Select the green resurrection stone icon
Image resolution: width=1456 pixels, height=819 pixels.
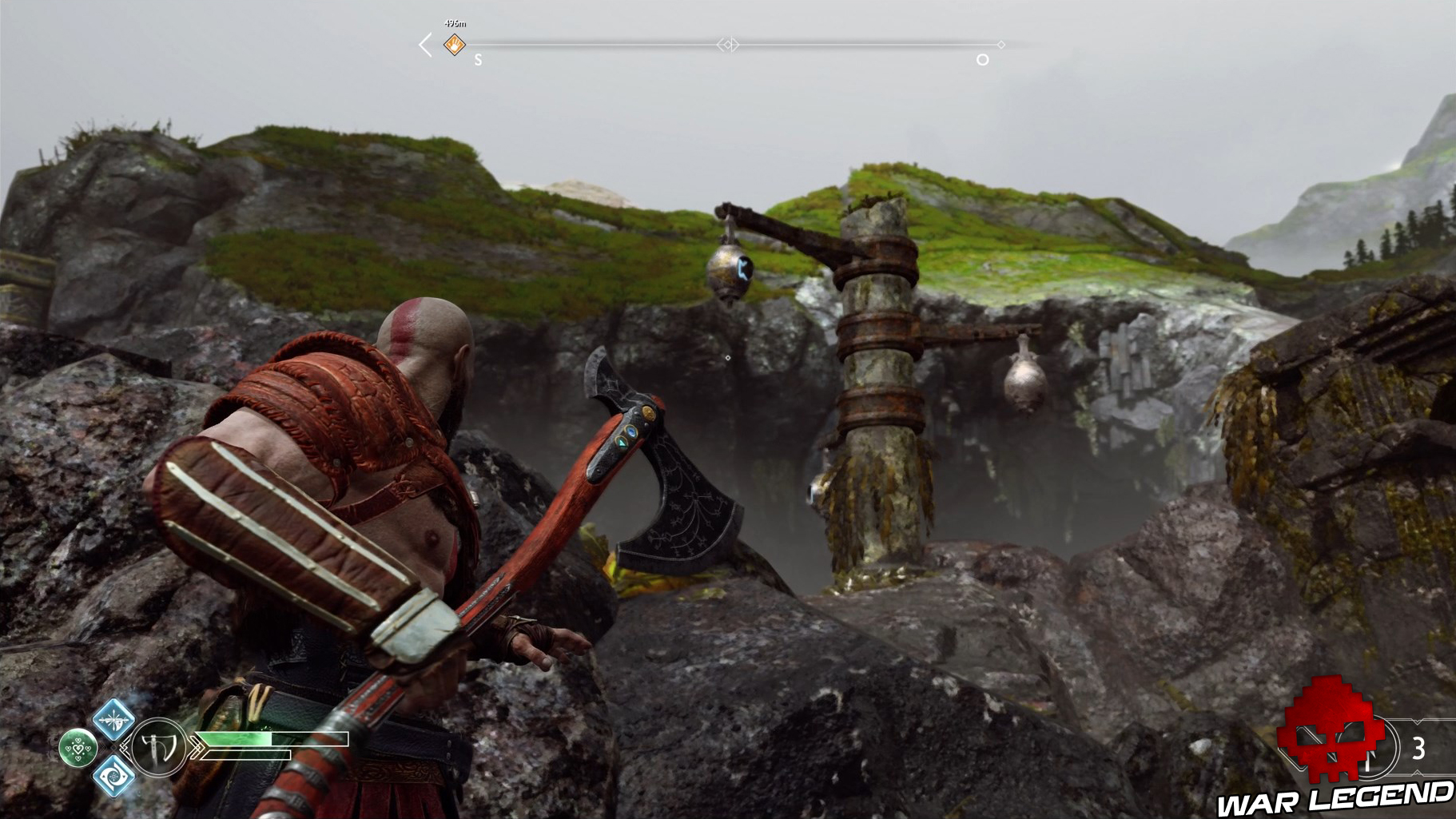tap(78, 748)
